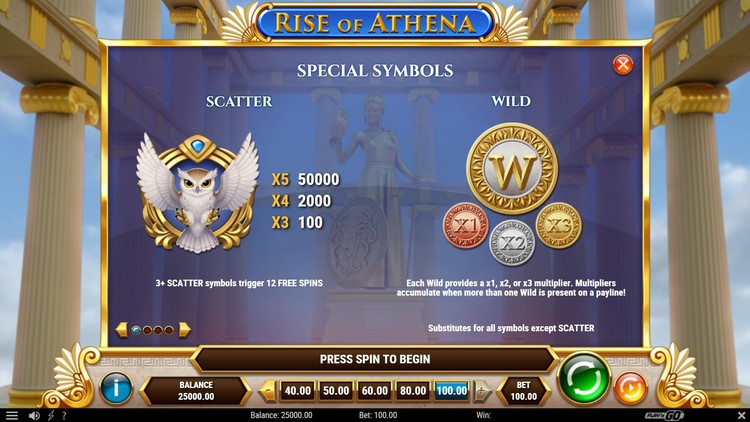Open the blue info button
750x422 pixels.
116,389
